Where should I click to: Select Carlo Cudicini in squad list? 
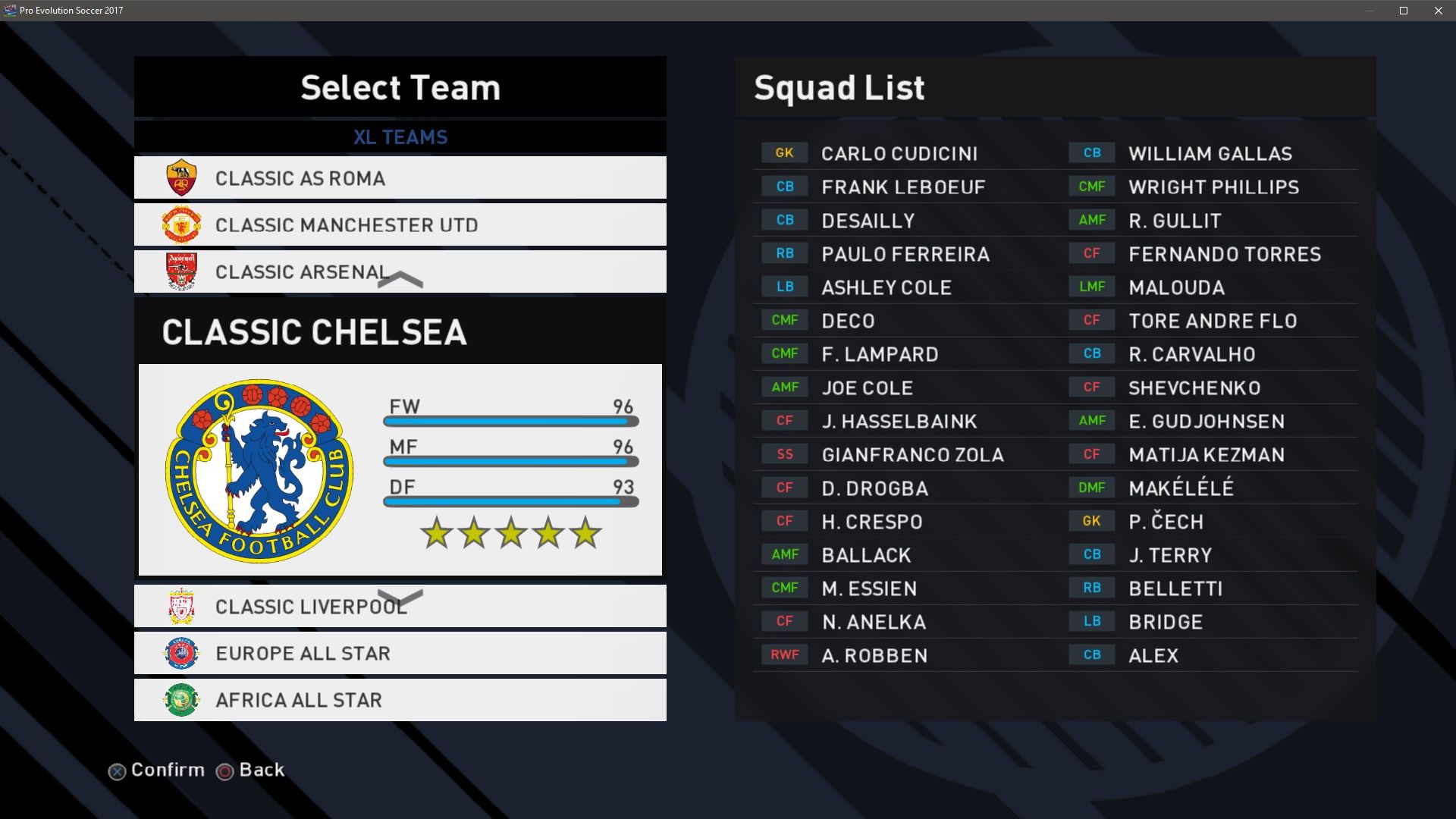pyautogui.click(x=899, y=154)
